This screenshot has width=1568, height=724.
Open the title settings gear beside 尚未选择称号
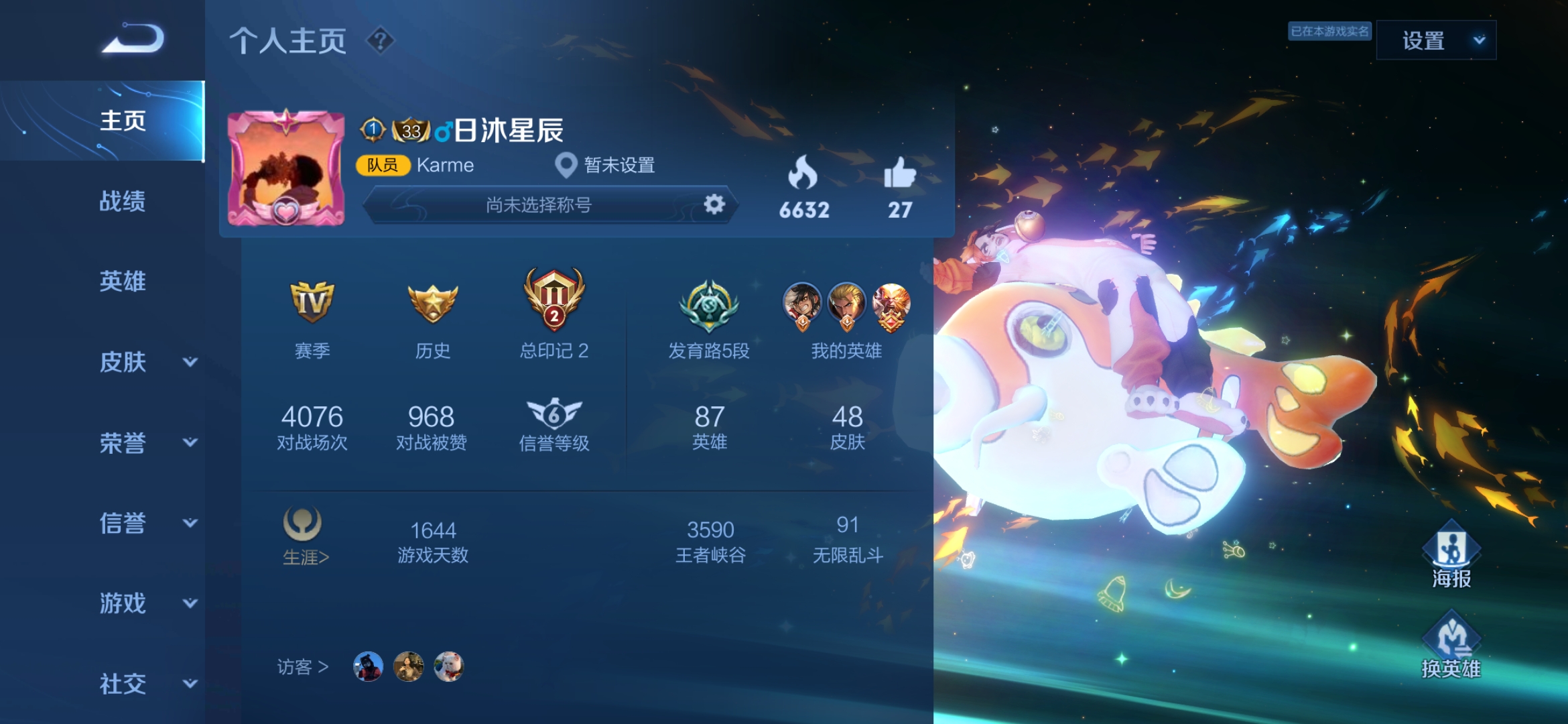coord(714,205)
